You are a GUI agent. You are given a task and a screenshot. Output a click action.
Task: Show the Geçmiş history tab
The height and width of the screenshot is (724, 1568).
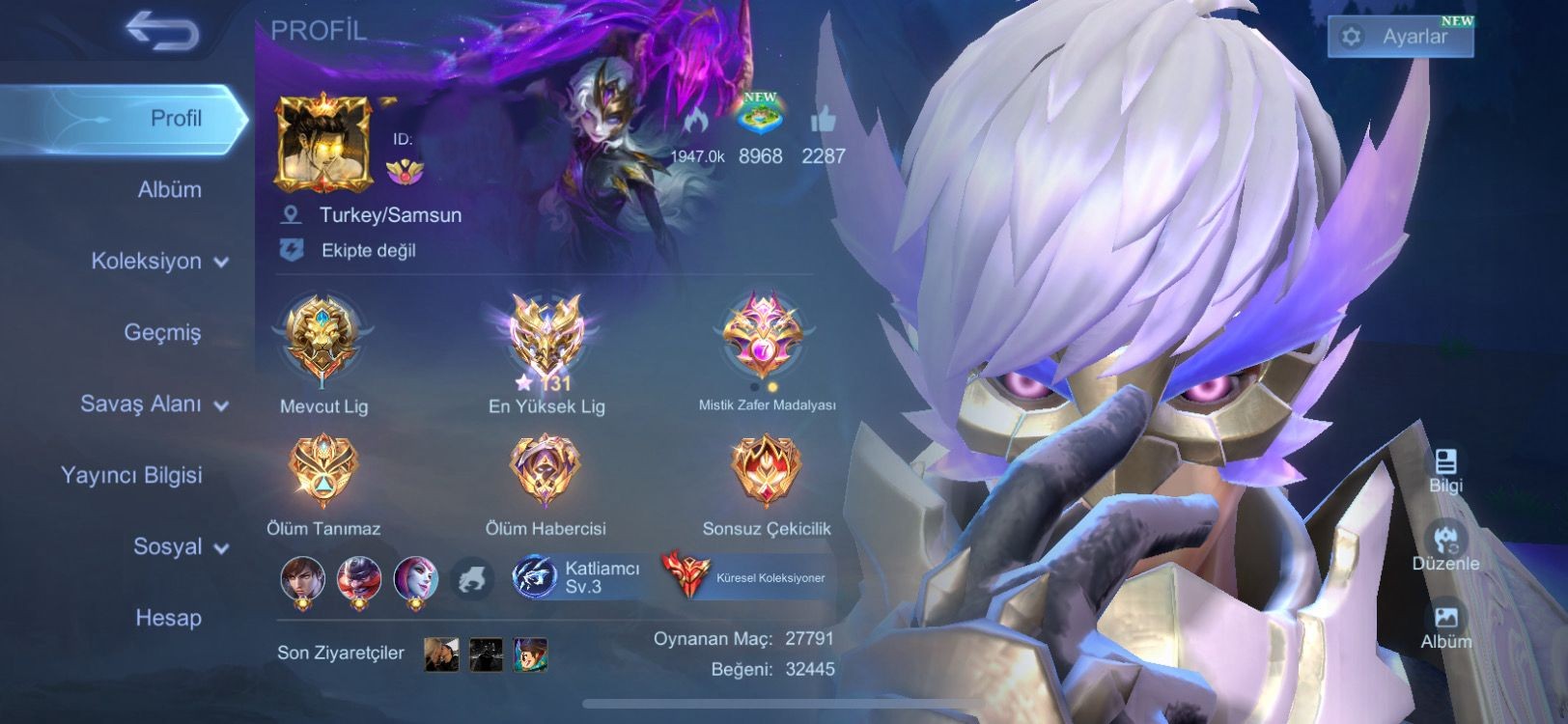point(162,332)
